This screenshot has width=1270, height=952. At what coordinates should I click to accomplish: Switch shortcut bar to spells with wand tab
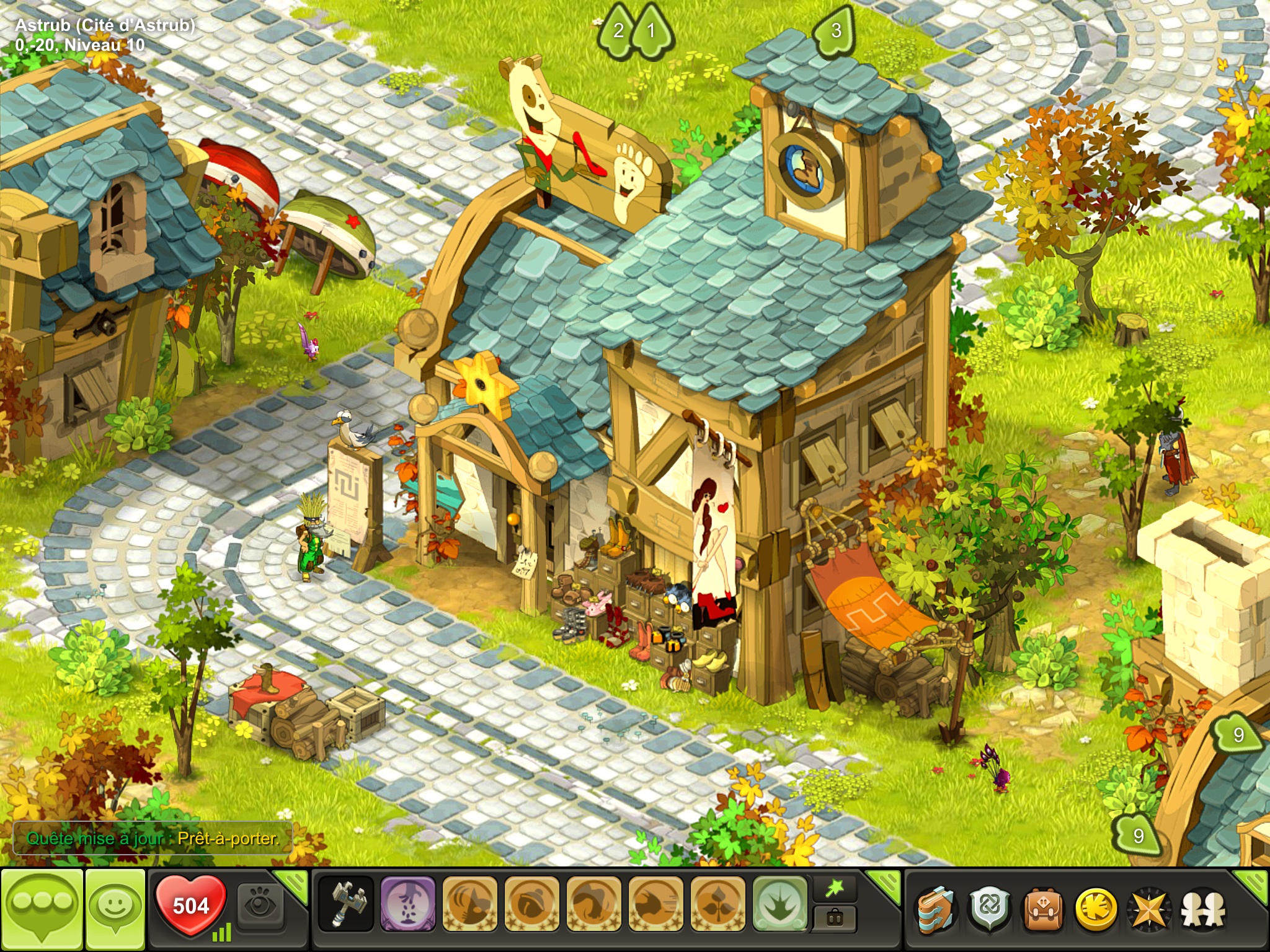pyautogui.click(x=835, y=890)
